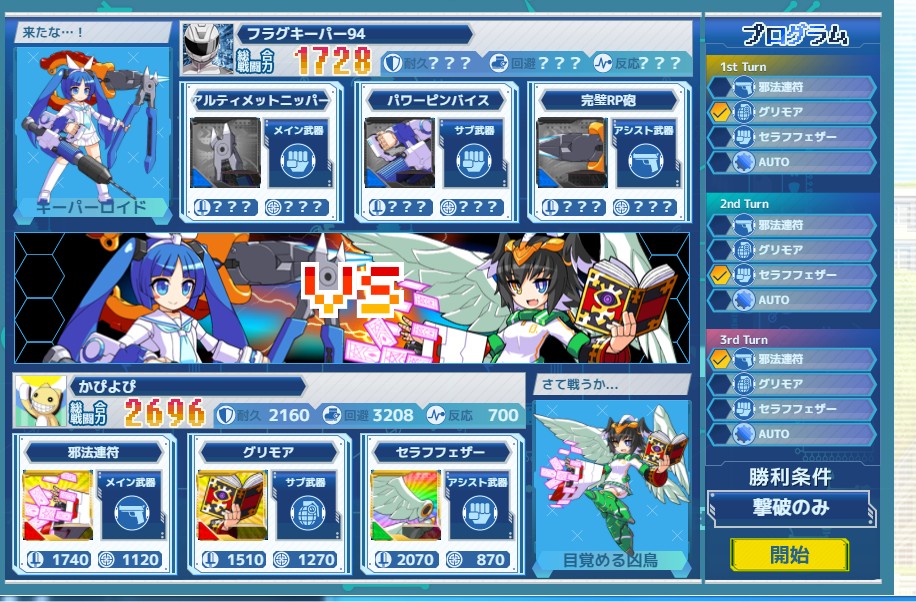The height and width of the screenshot is (602, 916).
Task: Change the 撃破のみ victory condition
Action: [790, 507]
